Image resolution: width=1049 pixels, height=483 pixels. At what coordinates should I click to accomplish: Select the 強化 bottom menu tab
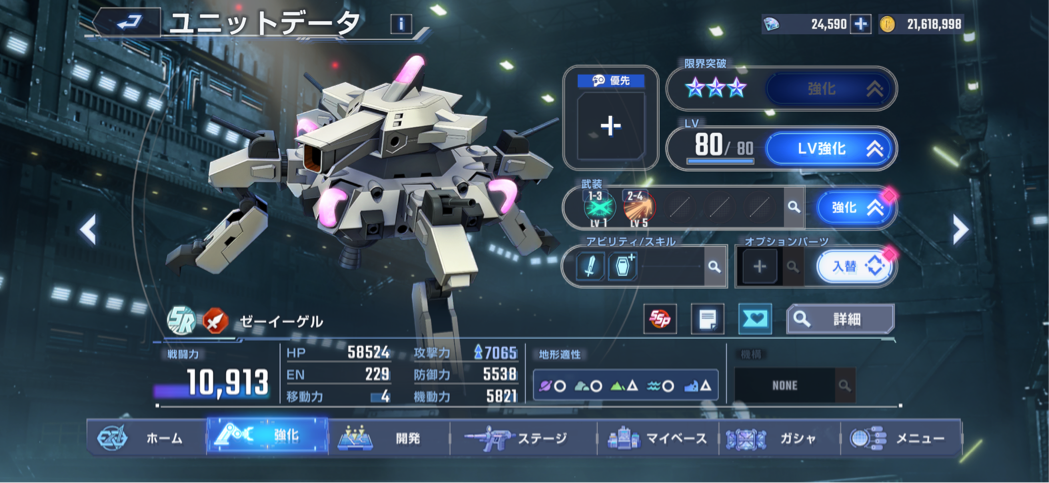(268, 436)
